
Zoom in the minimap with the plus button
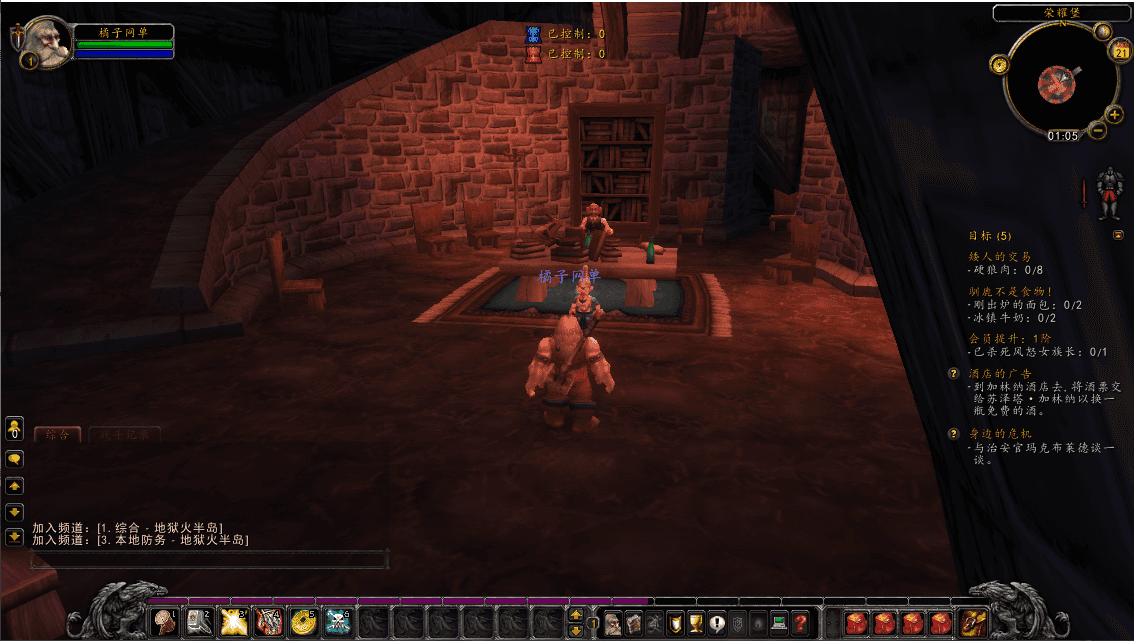[x=1115, y=115]
